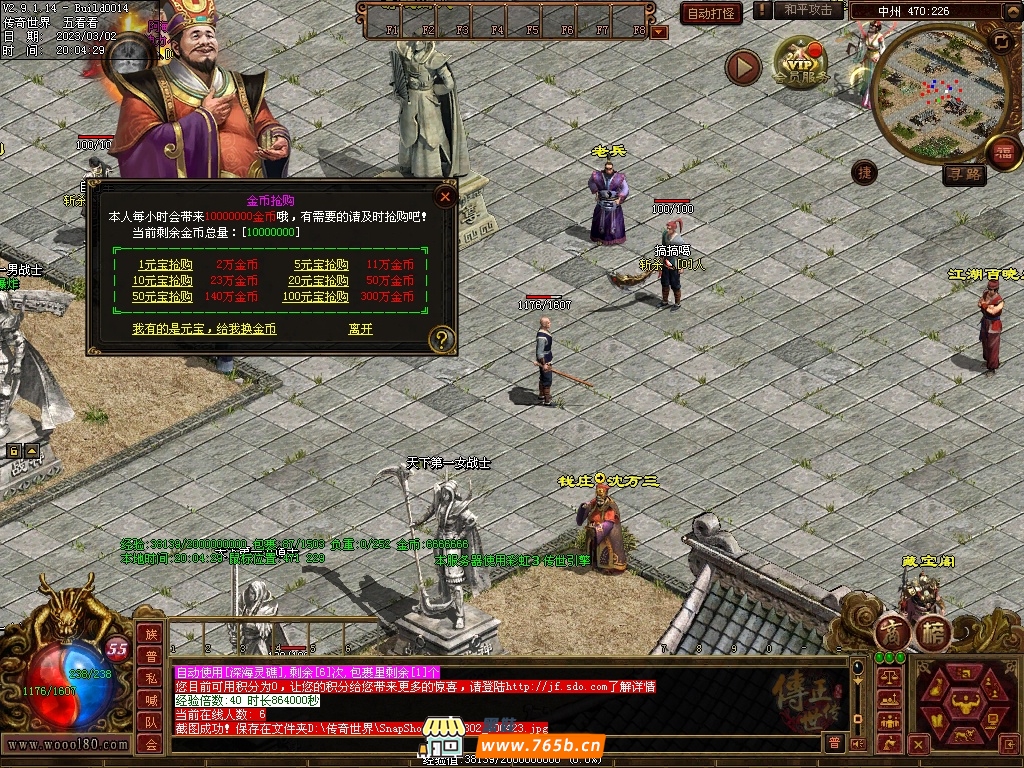Switch the 和平攻击 attack mode
Viewport: 1024px width, 768px height.
(x=808, y=10)
